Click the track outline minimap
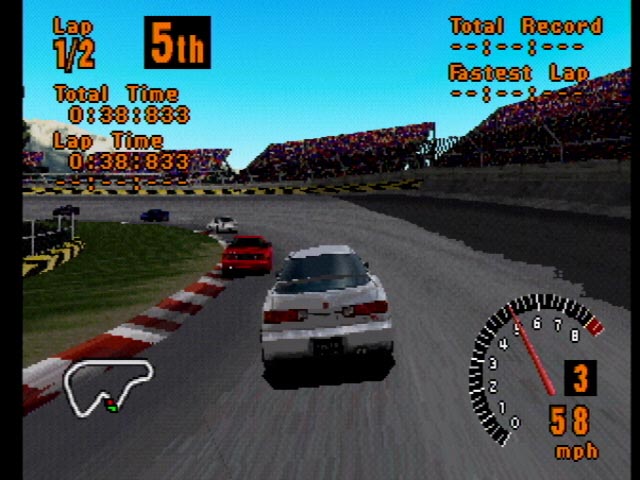 (108, 383)
